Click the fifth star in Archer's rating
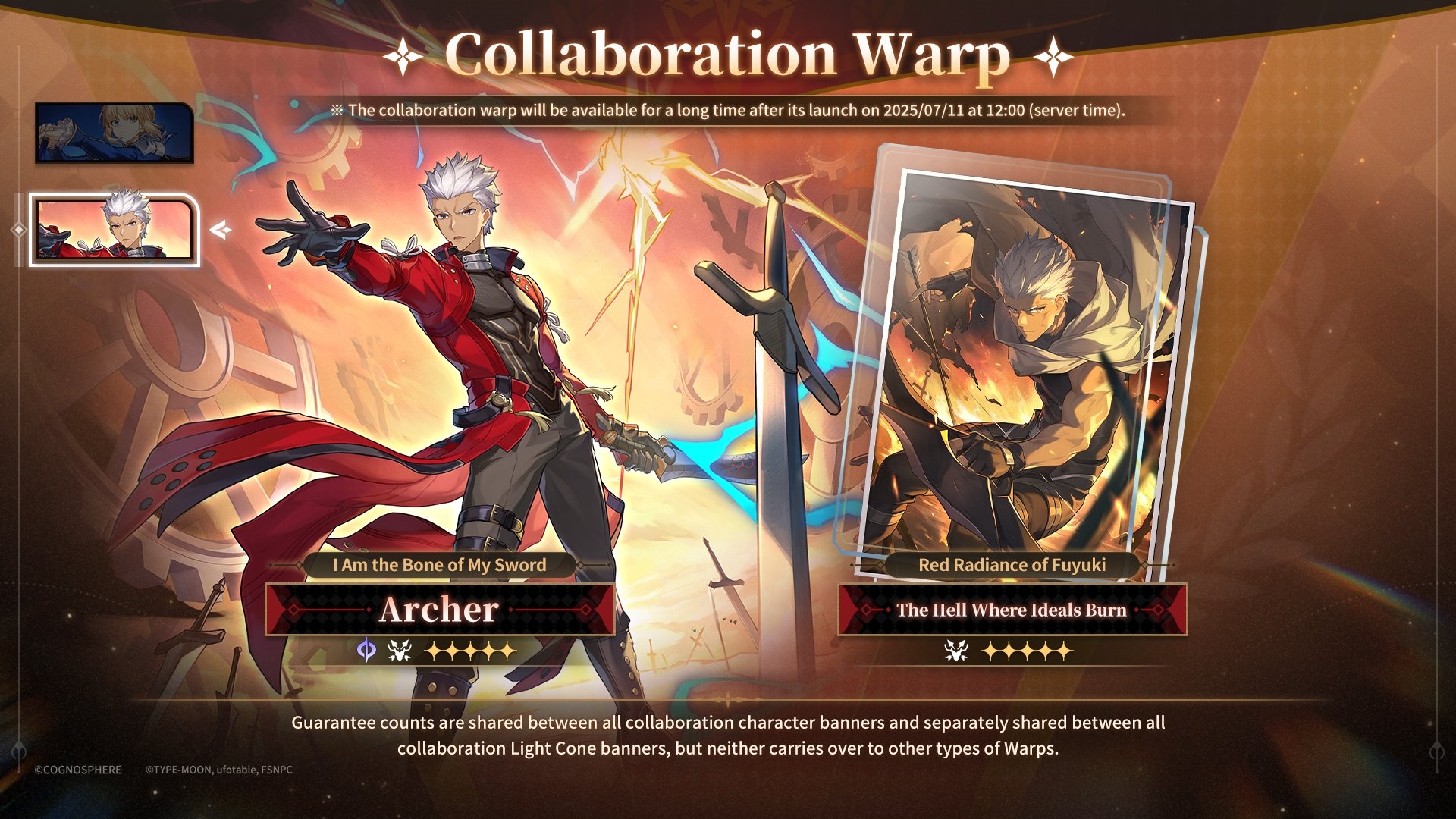 point(506,650)
